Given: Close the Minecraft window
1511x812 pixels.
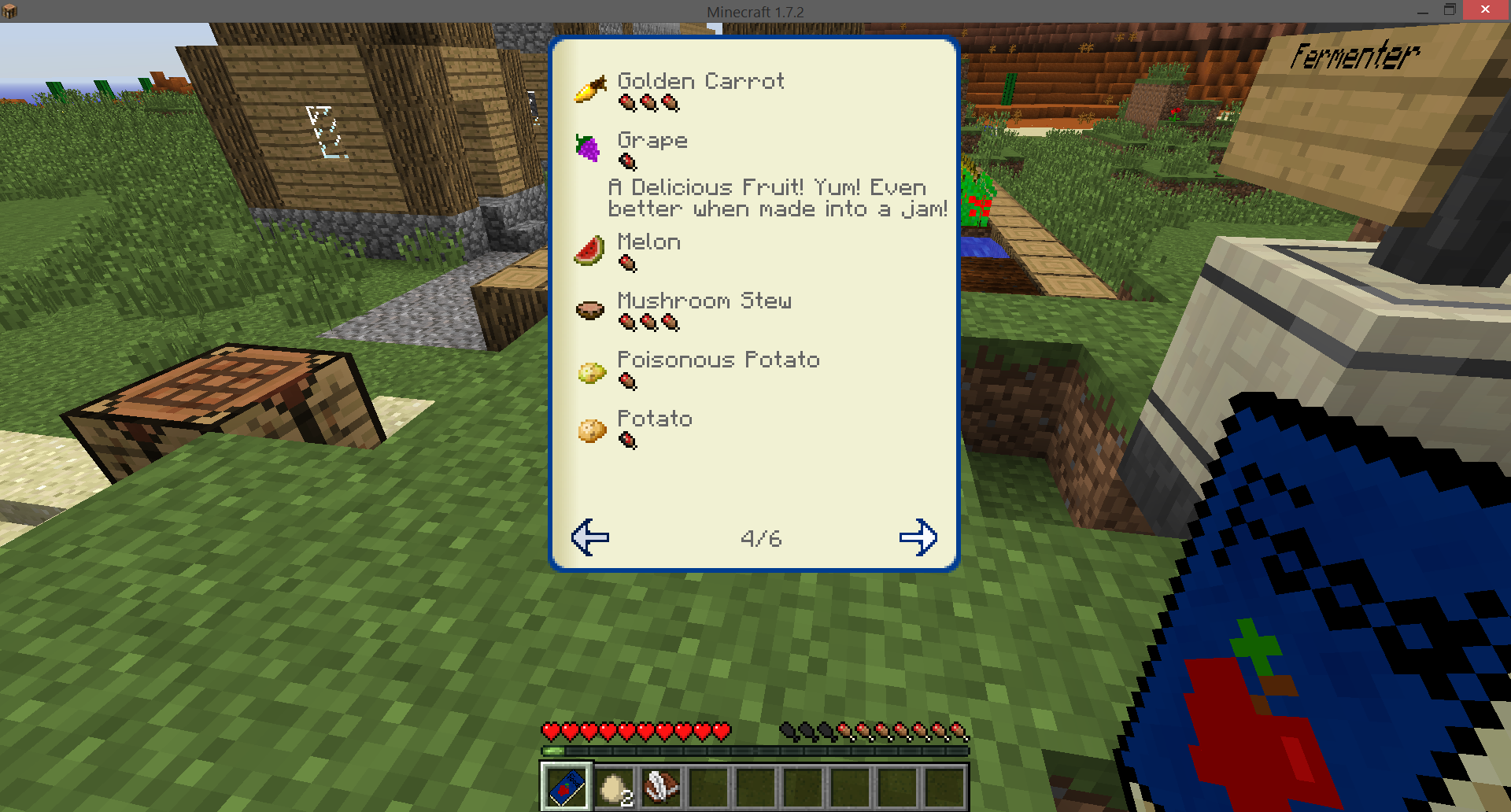Looking at the screenshot, I should (1485, 10).
